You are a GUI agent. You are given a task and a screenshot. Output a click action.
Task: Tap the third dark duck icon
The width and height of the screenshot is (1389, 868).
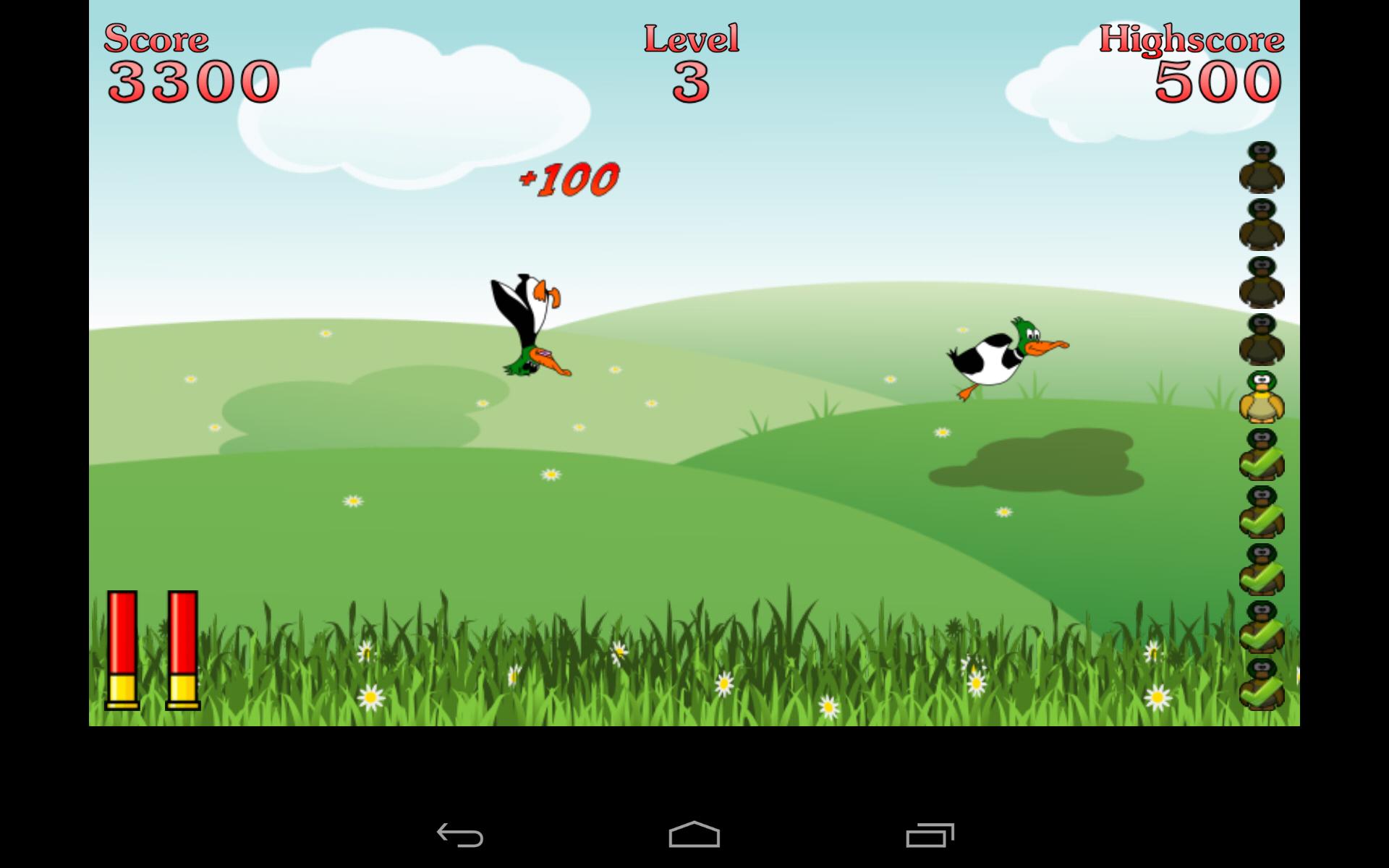1262,282
